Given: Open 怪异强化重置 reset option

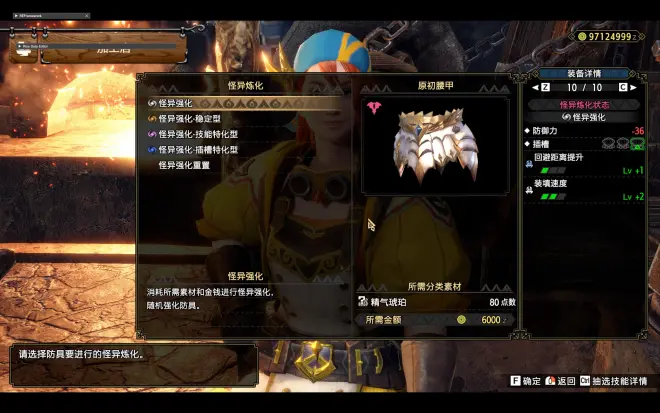Looking at the screenshot, I should point(184,165).
